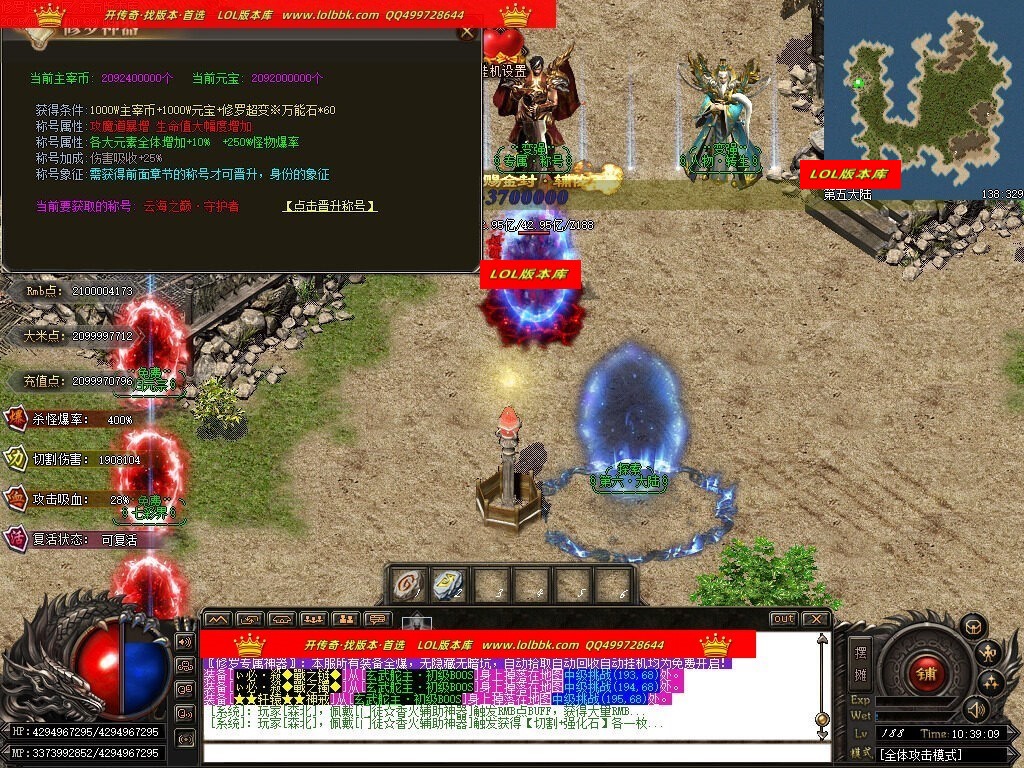Select the mountain-shaped chat tab icon

(218, 619)
